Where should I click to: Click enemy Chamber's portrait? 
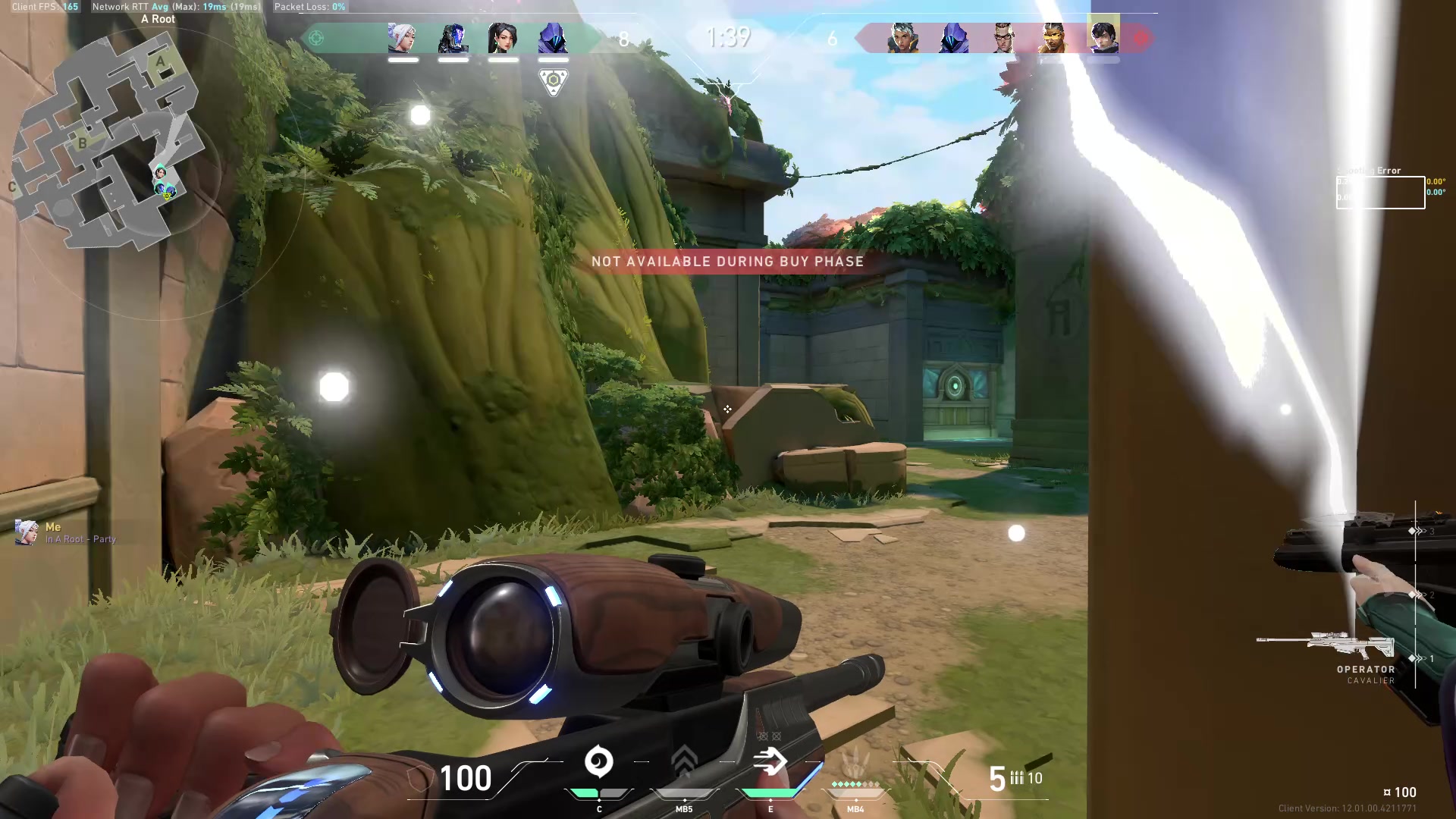click(x=1003, y=38)
